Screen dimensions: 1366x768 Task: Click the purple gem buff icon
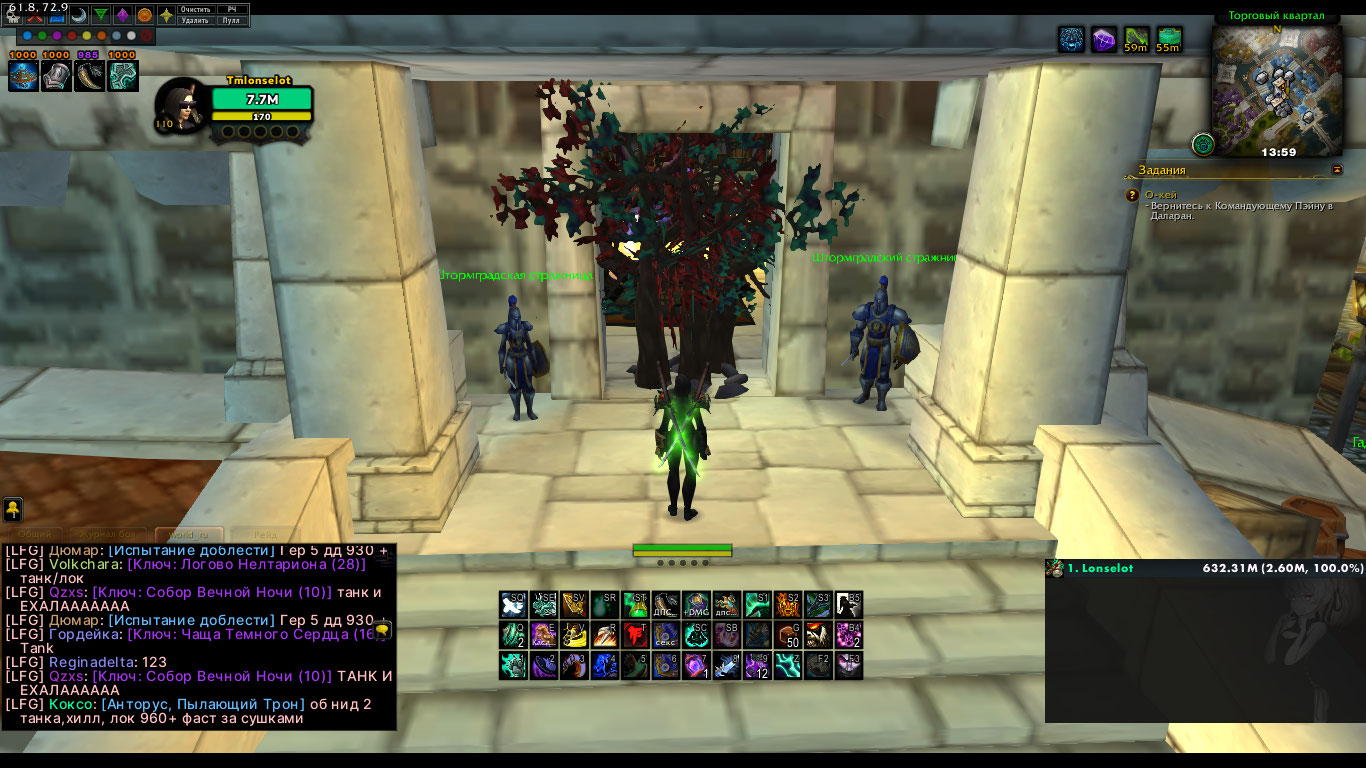pos(1103,40)
